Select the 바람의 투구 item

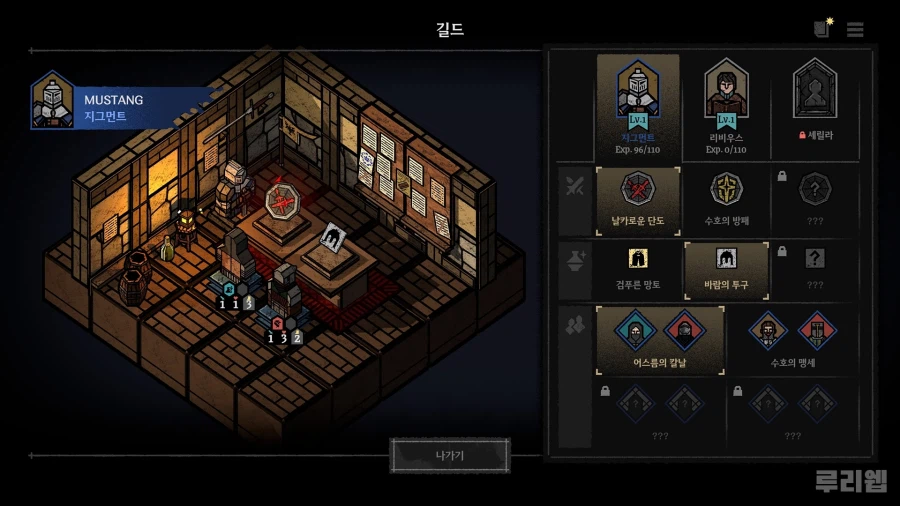coord(726,270)
